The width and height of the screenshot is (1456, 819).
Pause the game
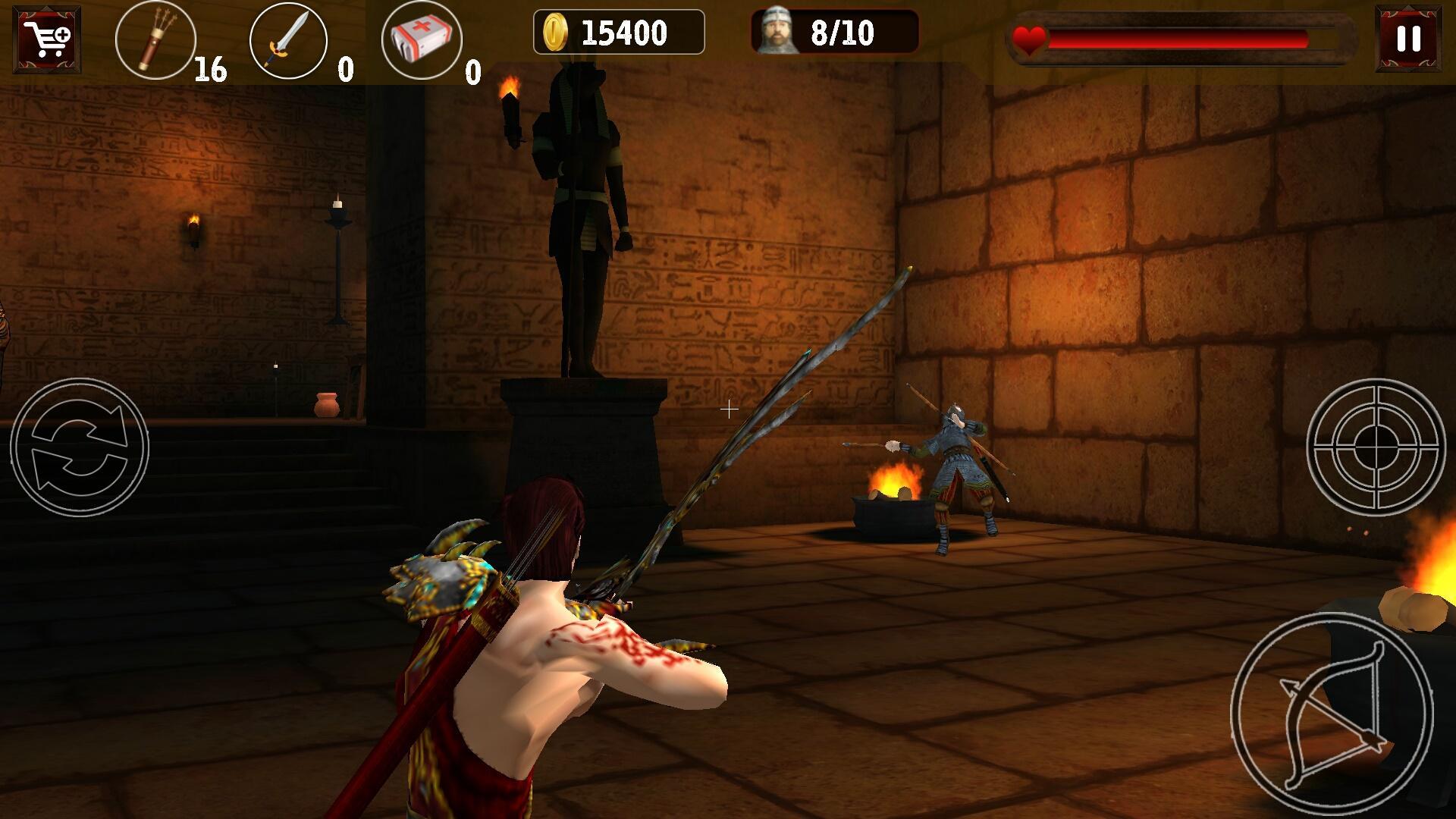pos(1408,39)
